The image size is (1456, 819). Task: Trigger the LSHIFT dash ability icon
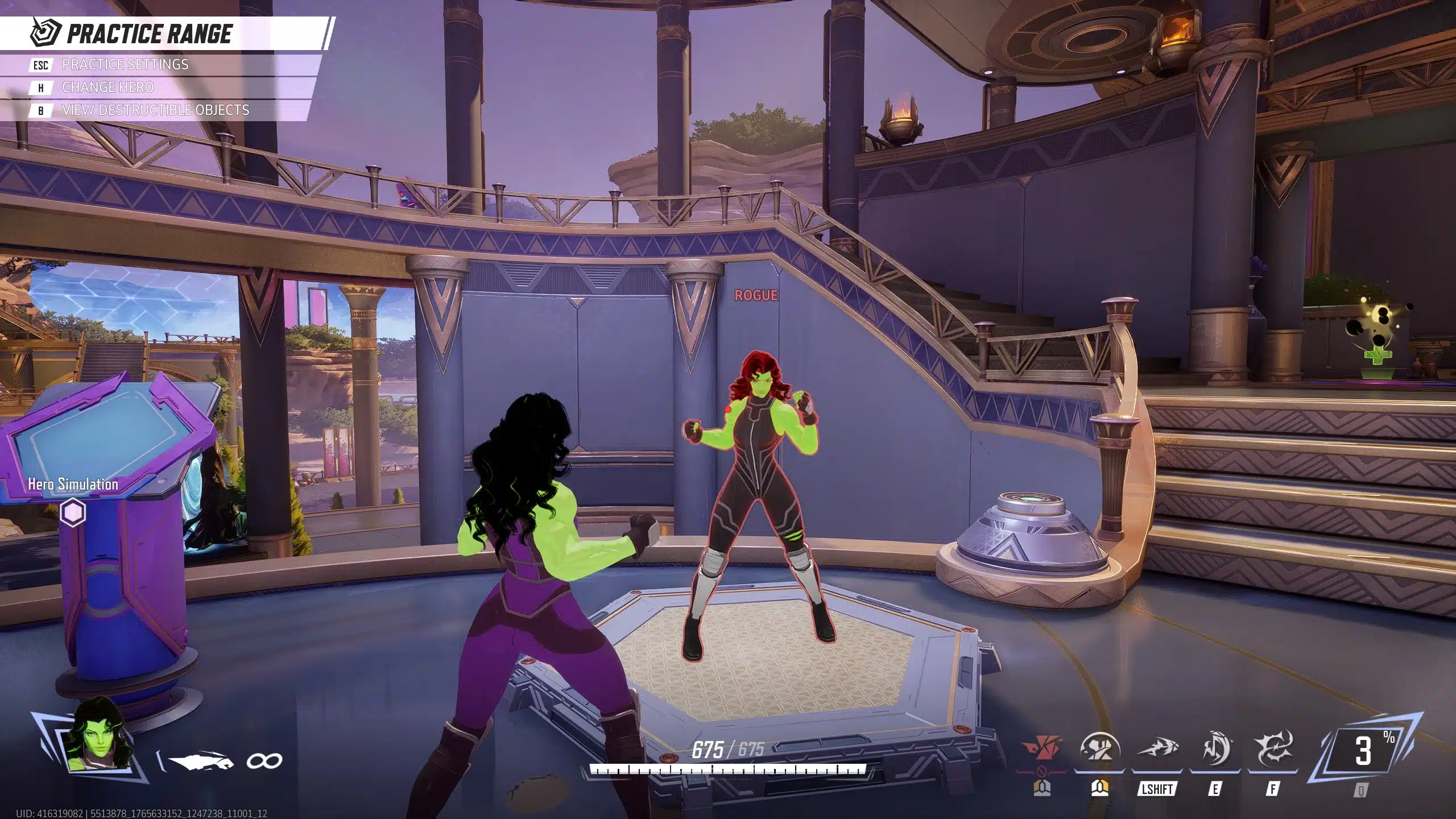coord(1157,750)
